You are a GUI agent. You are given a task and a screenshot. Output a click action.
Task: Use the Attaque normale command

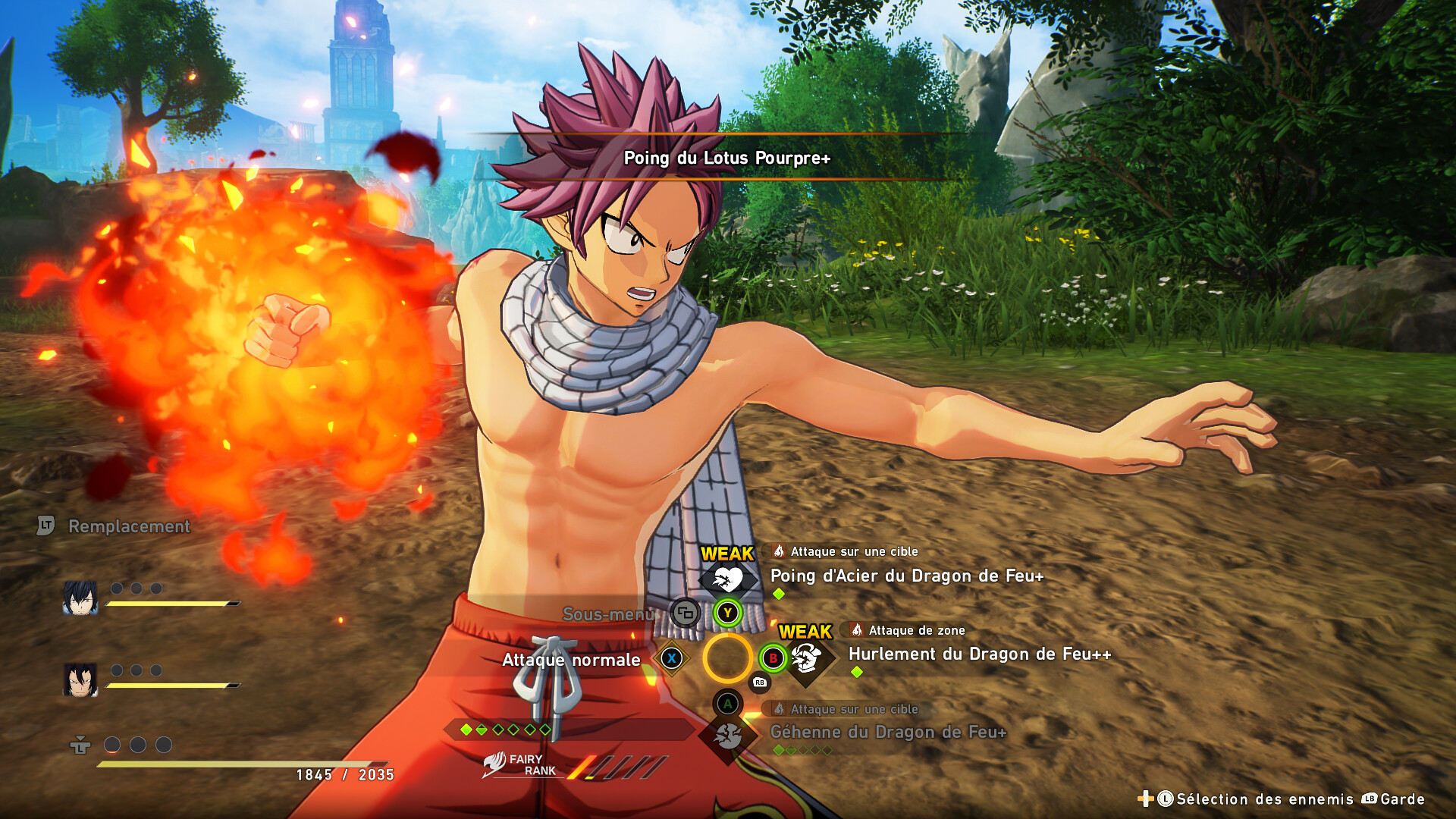point(571,660)
